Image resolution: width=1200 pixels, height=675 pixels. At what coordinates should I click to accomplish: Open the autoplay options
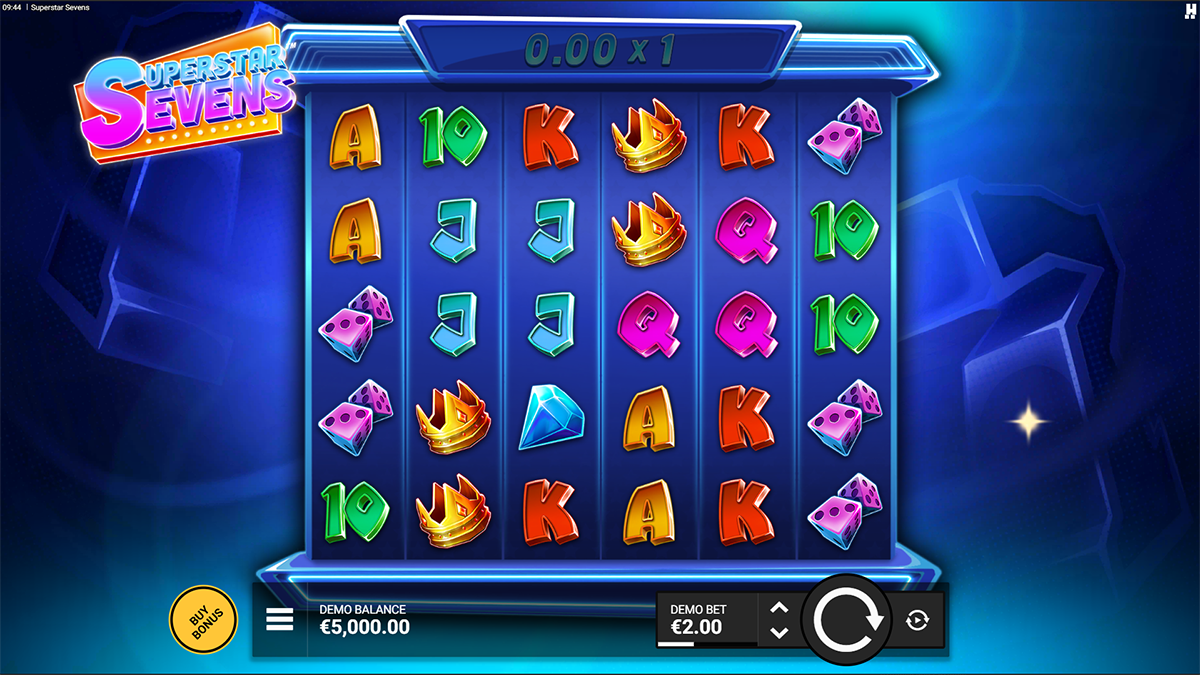pyautogui.click(x=917, y=621)
